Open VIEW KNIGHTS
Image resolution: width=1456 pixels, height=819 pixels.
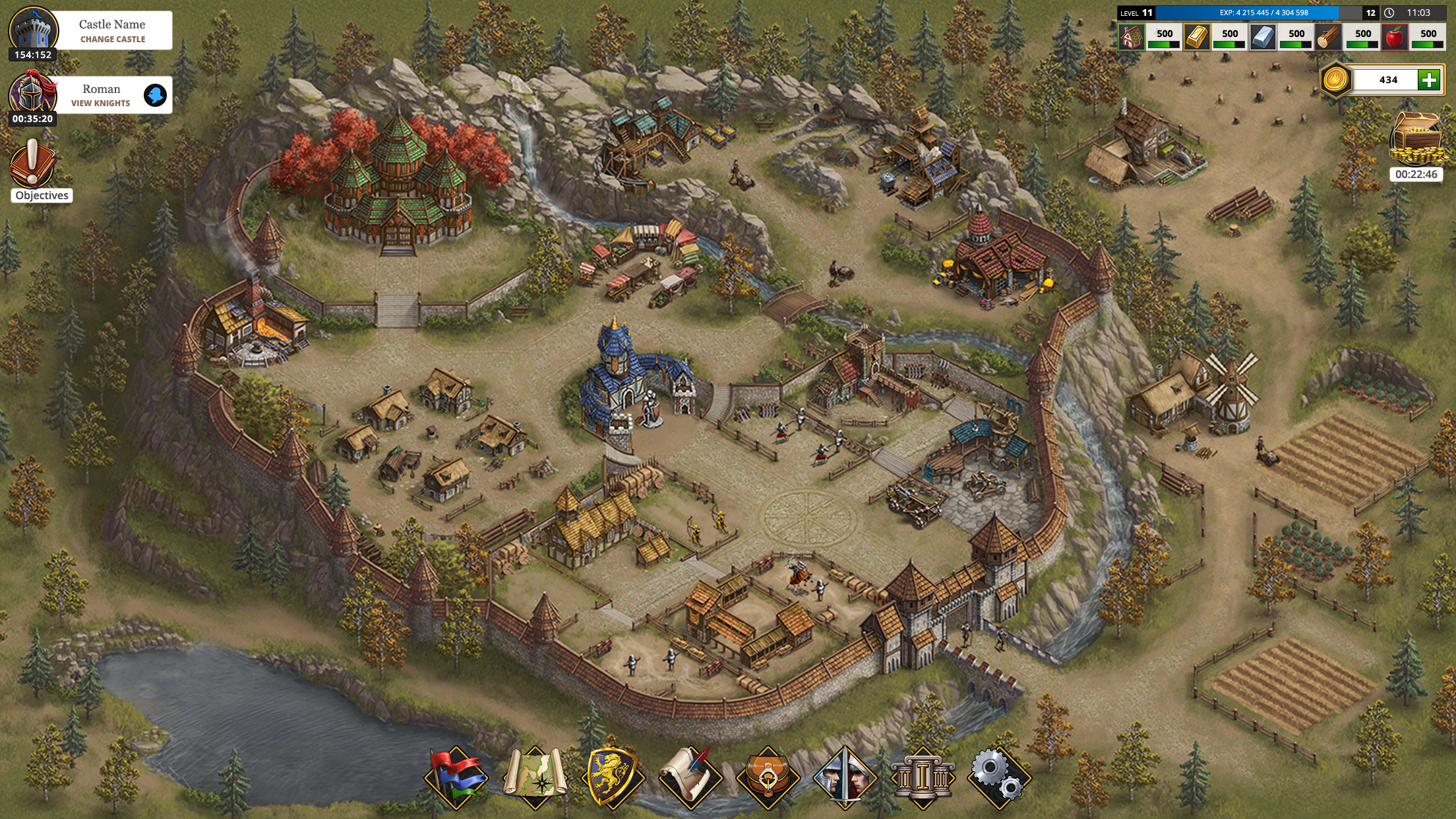pyautogui.click(x=100, y=103)
